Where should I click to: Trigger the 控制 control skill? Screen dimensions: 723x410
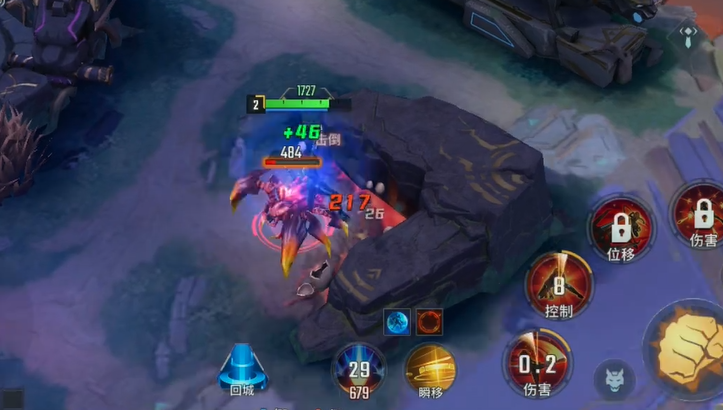(559, 283)
